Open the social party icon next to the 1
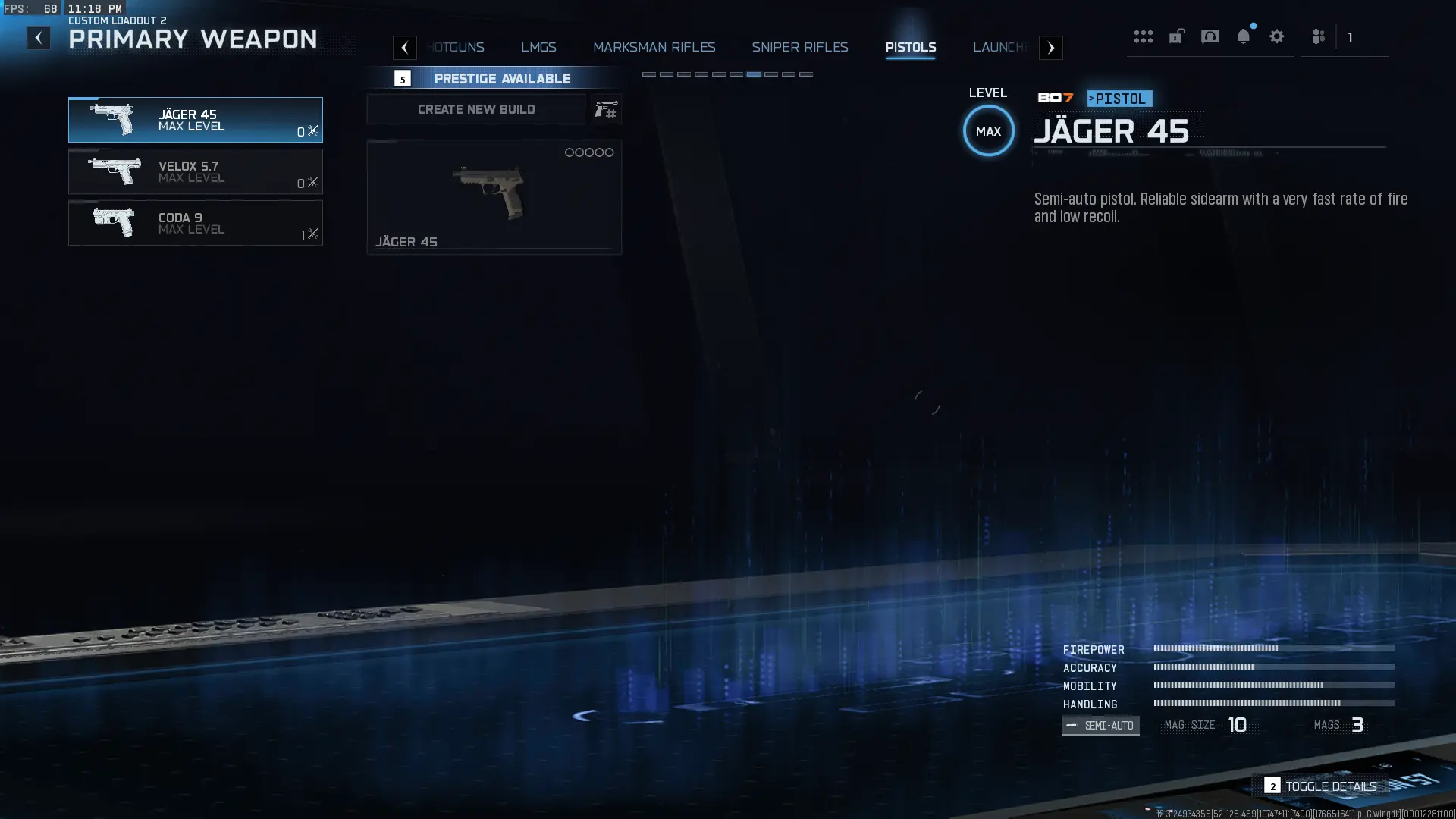Image resolution: width=1456 pixels, height=819 pixels. (x=1319, y=36)
